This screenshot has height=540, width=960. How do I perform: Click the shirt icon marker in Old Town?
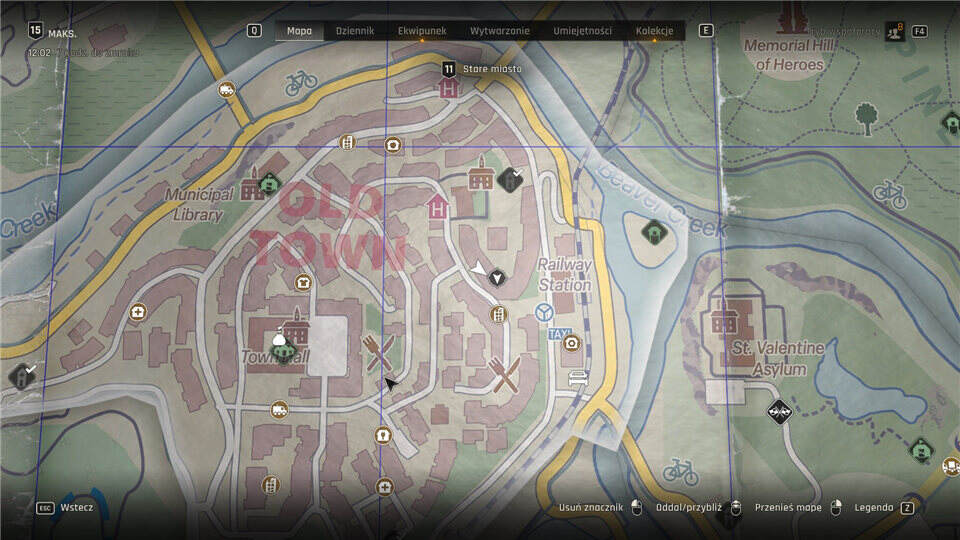[303, 282]
